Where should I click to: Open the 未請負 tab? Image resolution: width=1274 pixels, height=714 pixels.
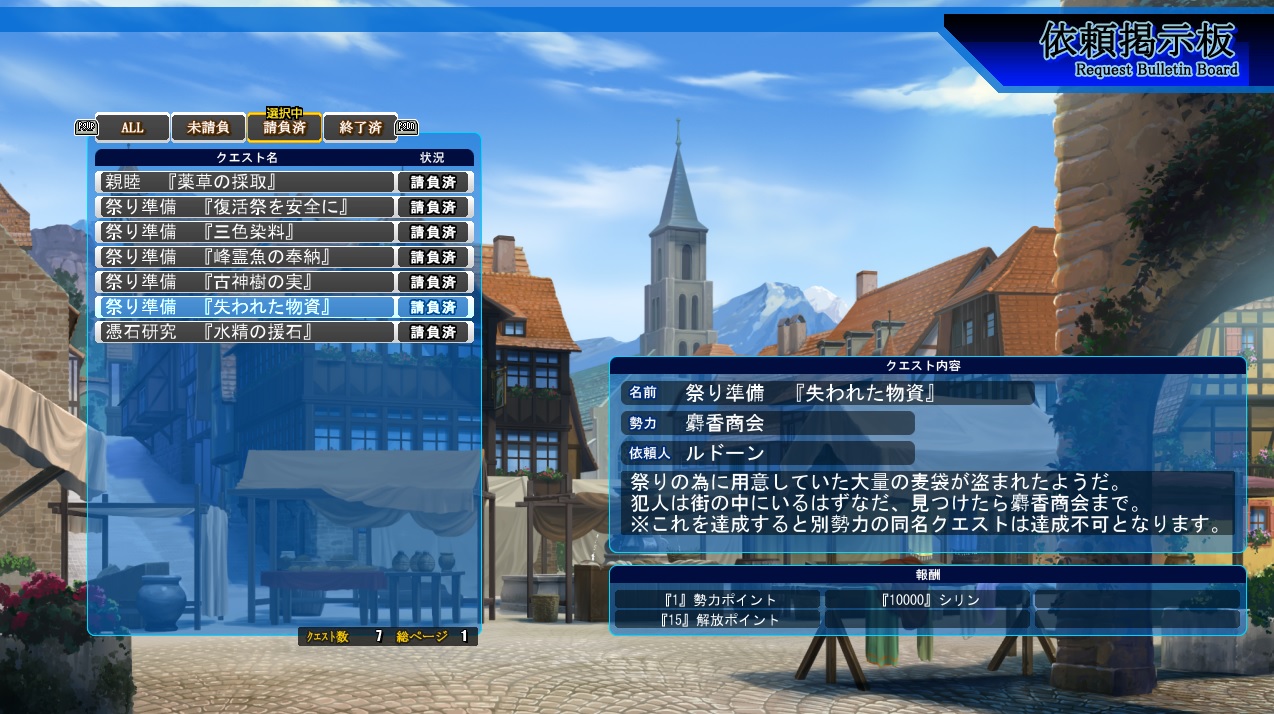coord(208,128)
